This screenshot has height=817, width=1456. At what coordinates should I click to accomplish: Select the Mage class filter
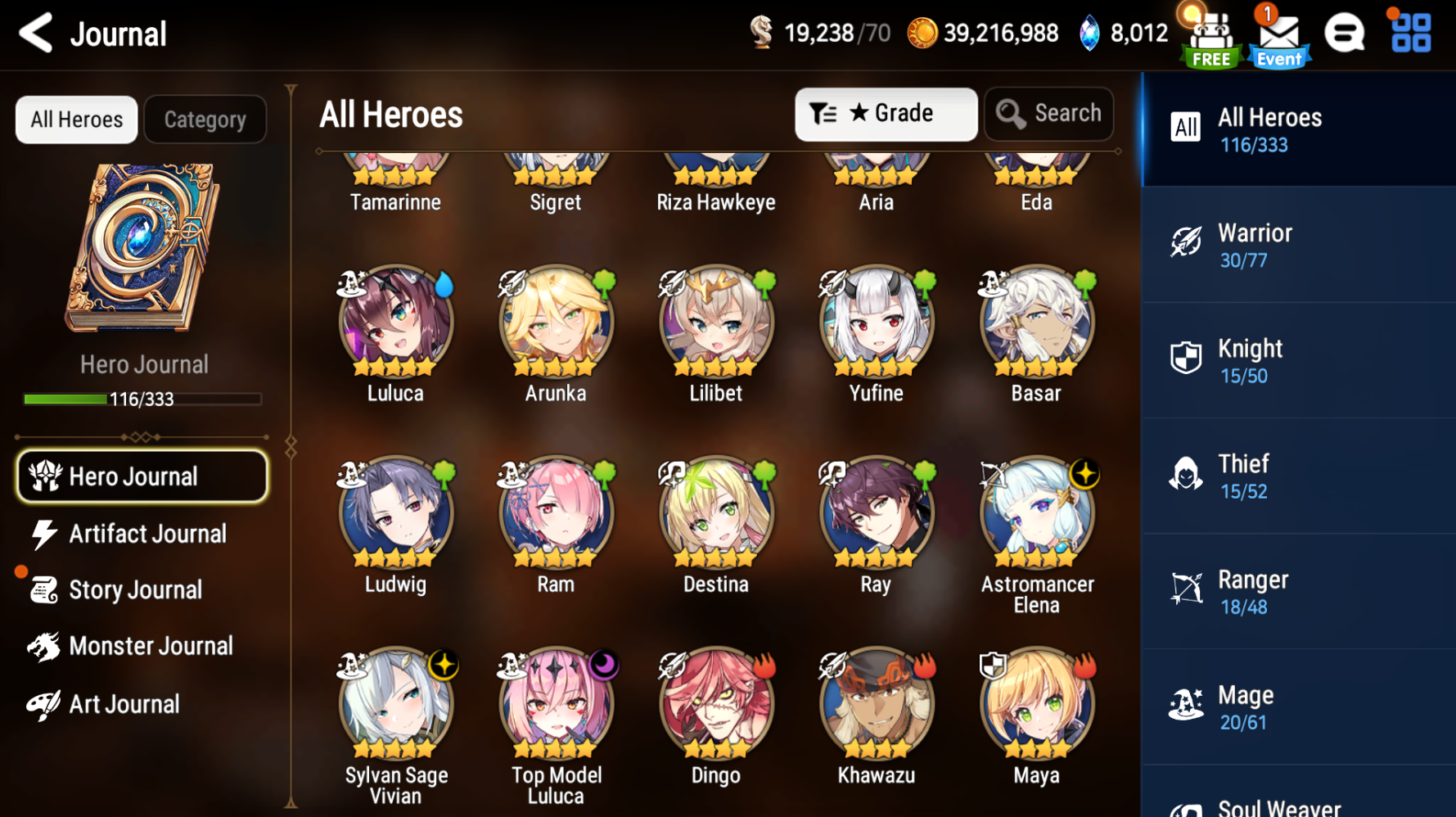point(1296,706)
